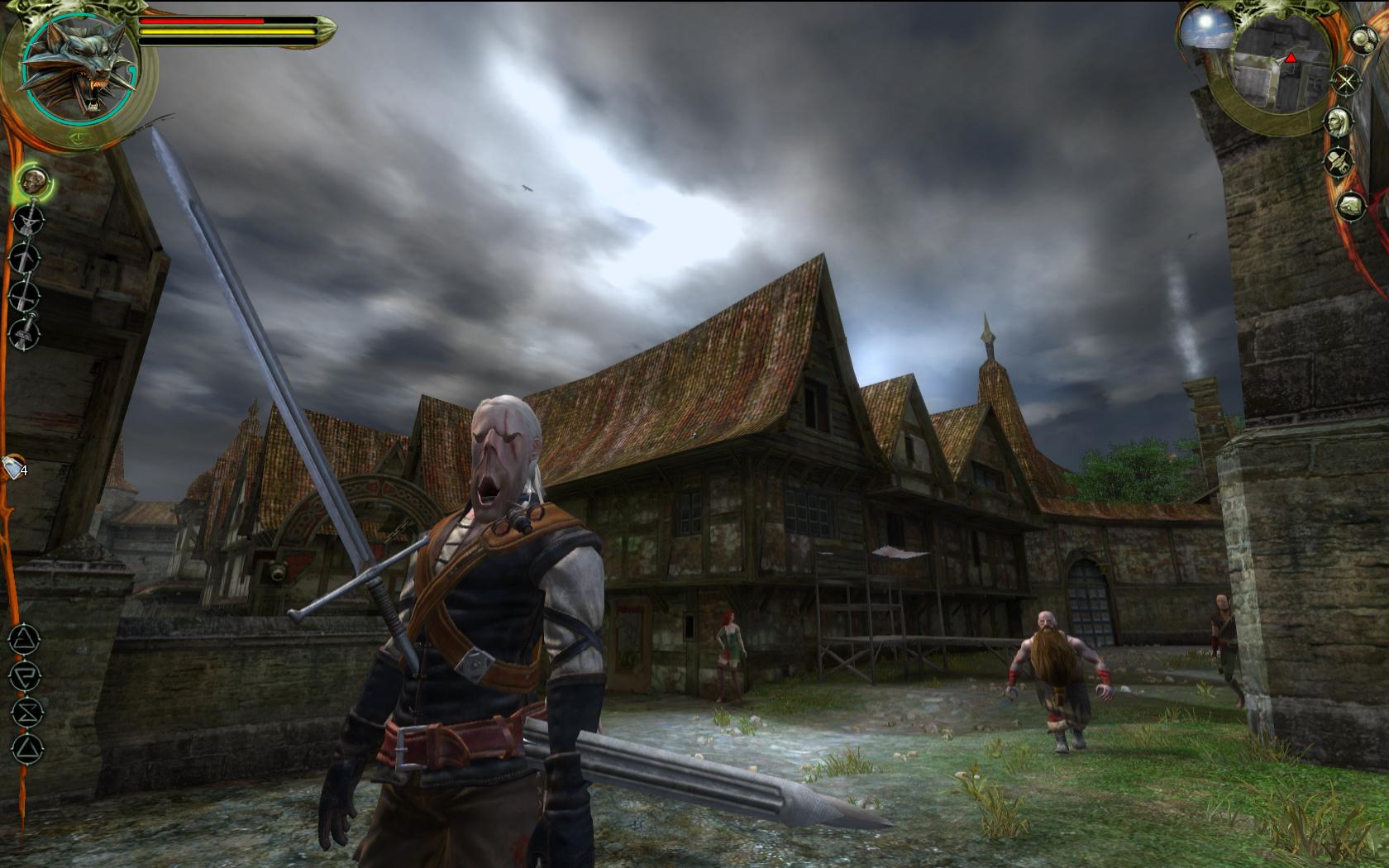Open the character profile head icon
Viewport: 1389px width, 868px height.
(x=1337, y=122)
